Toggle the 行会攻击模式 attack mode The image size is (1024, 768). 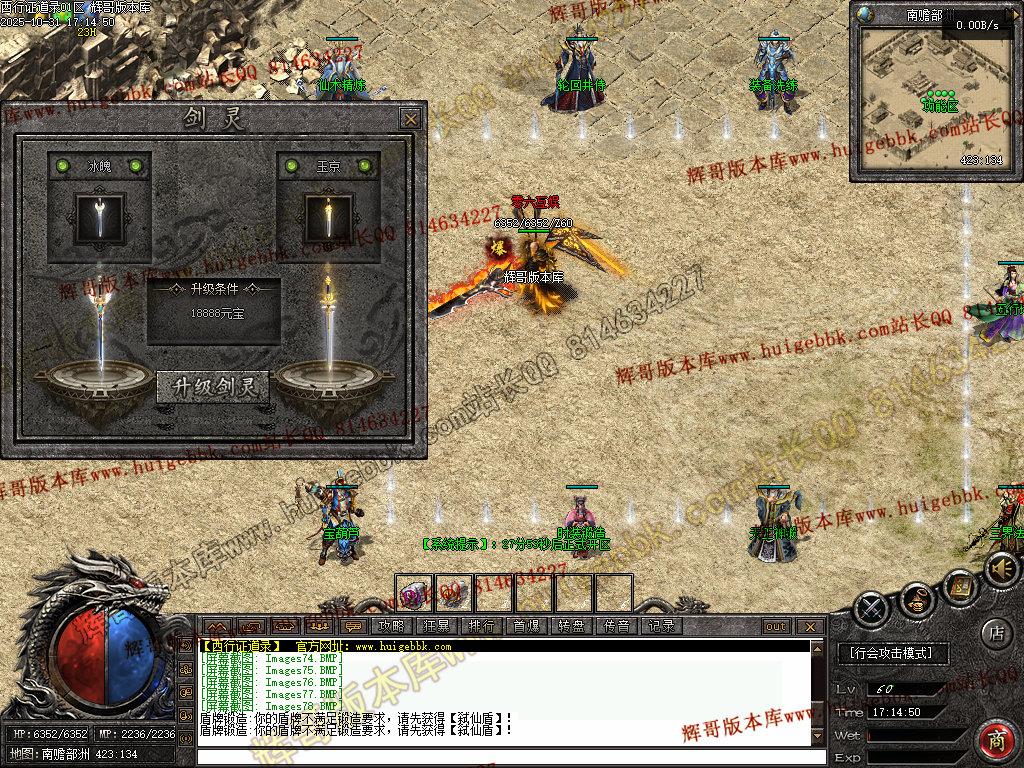click(890, 653)
